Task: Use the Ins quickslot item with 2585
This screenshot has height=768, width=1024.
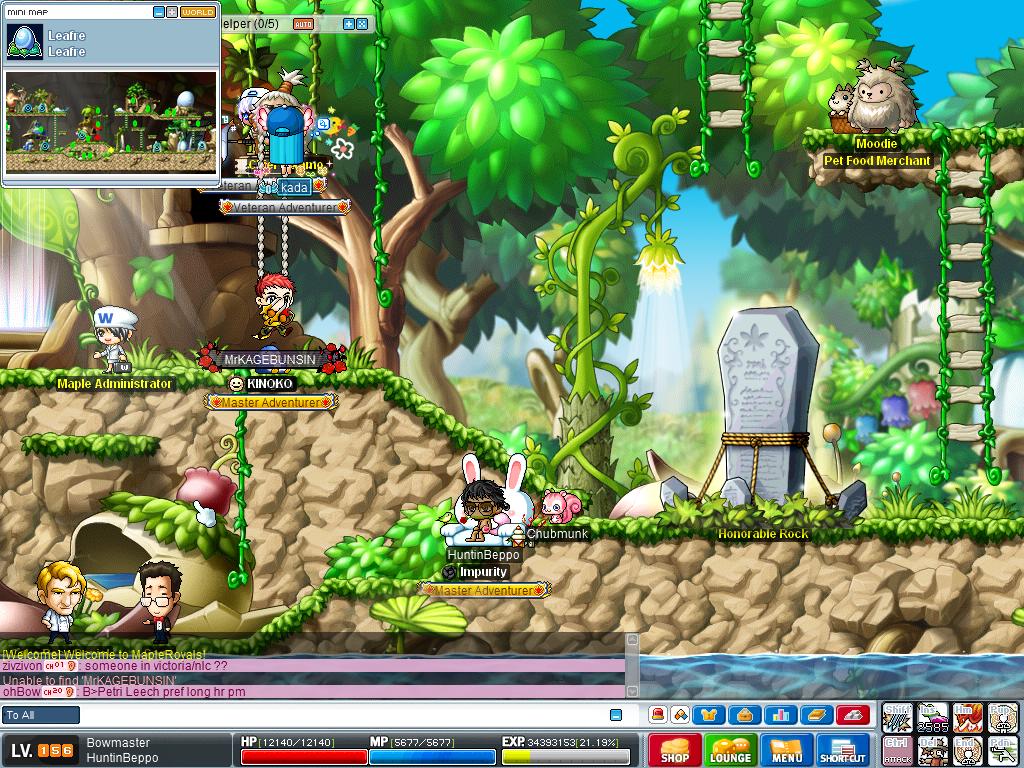Action: click(932, 717)
